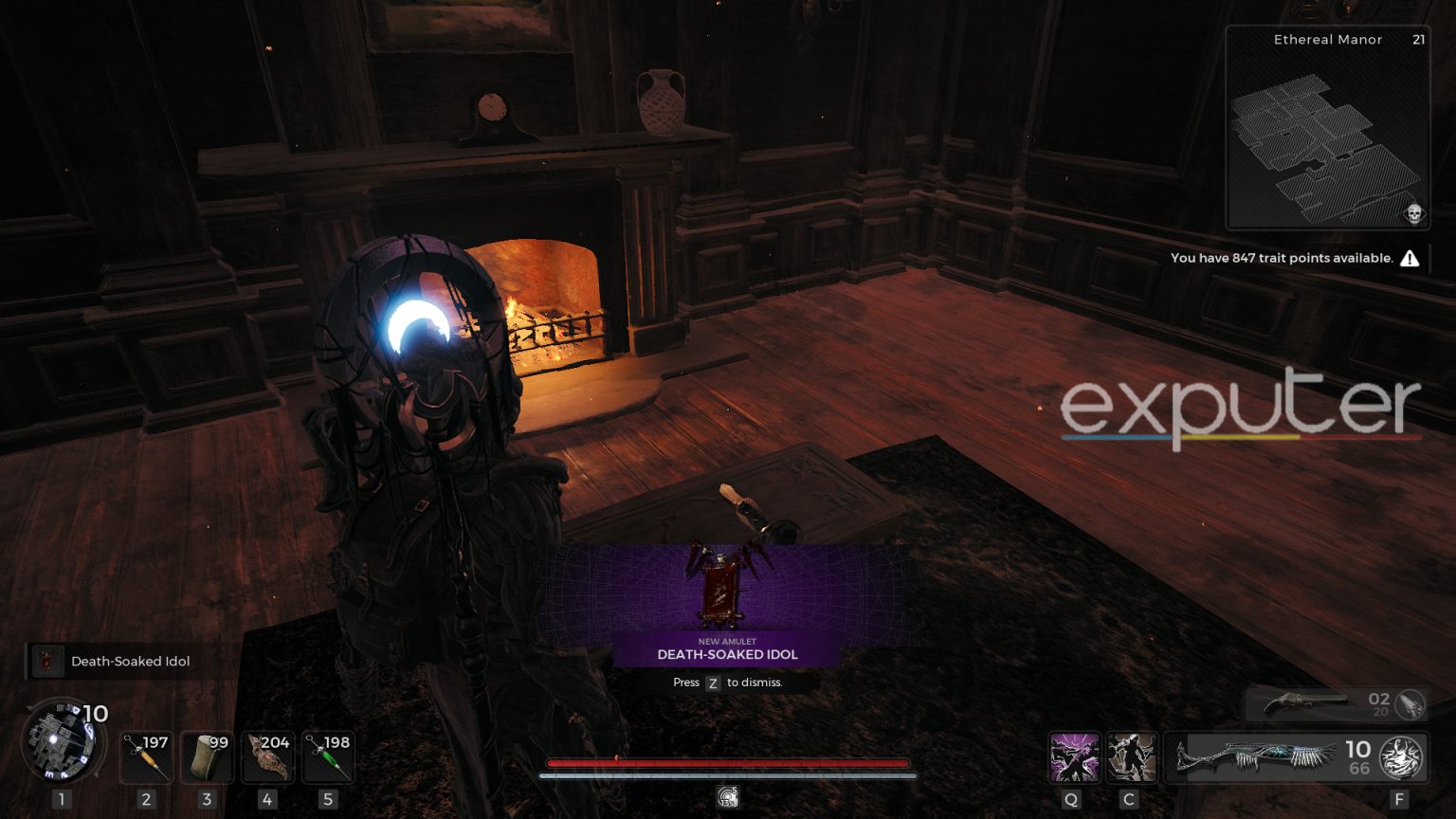Click the mod charge icon beside ammo 66
This screenshot has height=819, width=1456.
point(1398,758)
